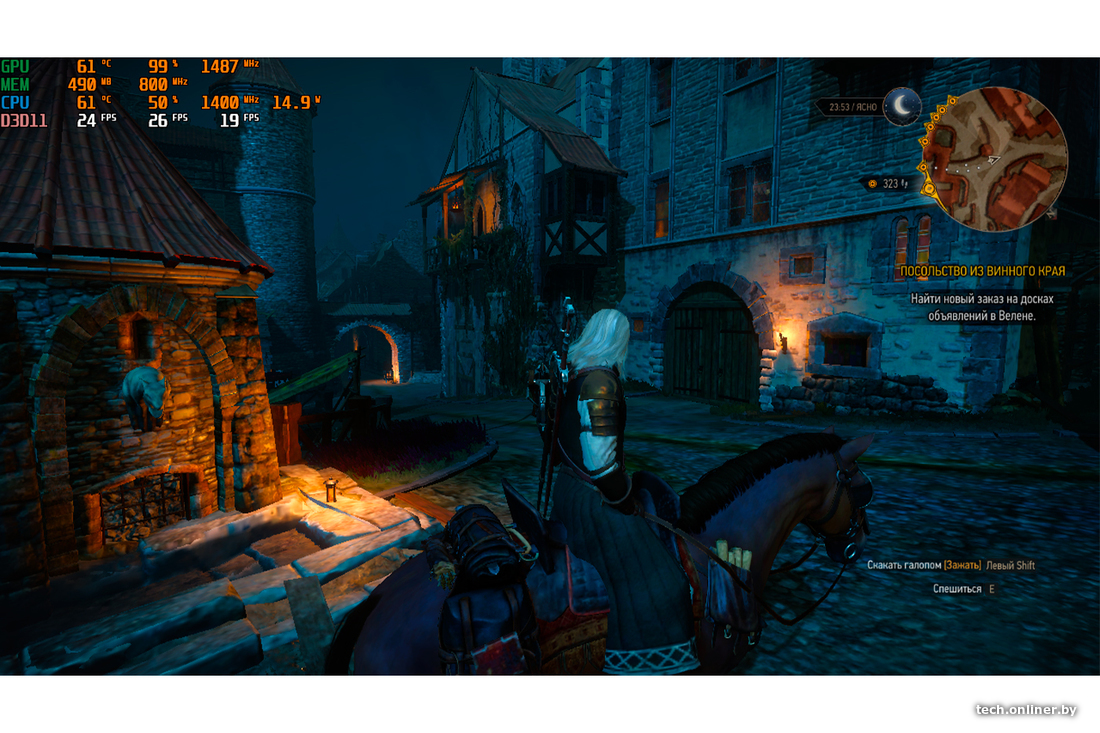Screen dimensions: 1100x733
Task: Click the large yellow quest marker on the minimap edge
Action: [929, 188]
